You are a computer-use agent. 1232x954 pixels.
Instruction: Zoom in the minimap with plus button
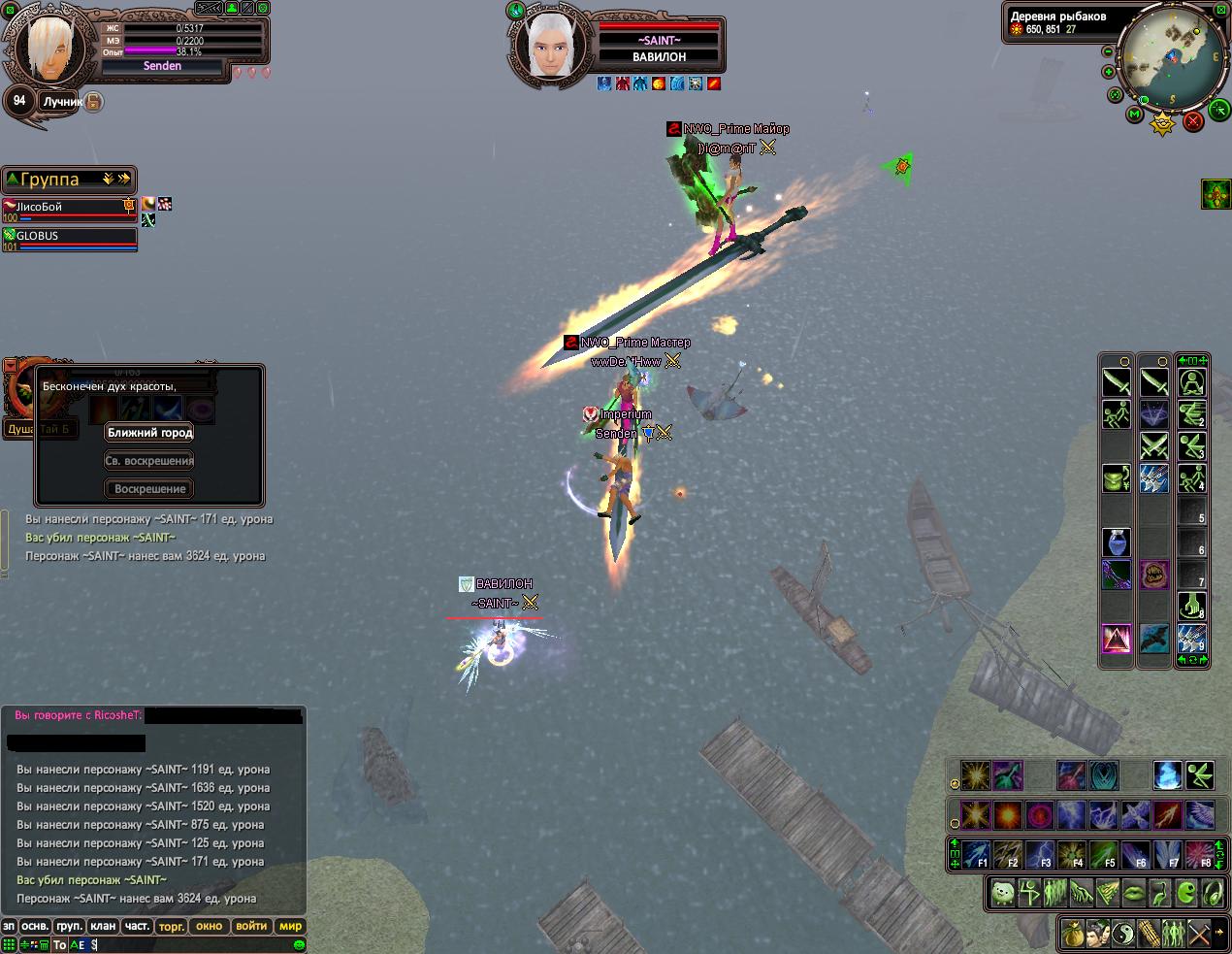(x=1109, y=72)
